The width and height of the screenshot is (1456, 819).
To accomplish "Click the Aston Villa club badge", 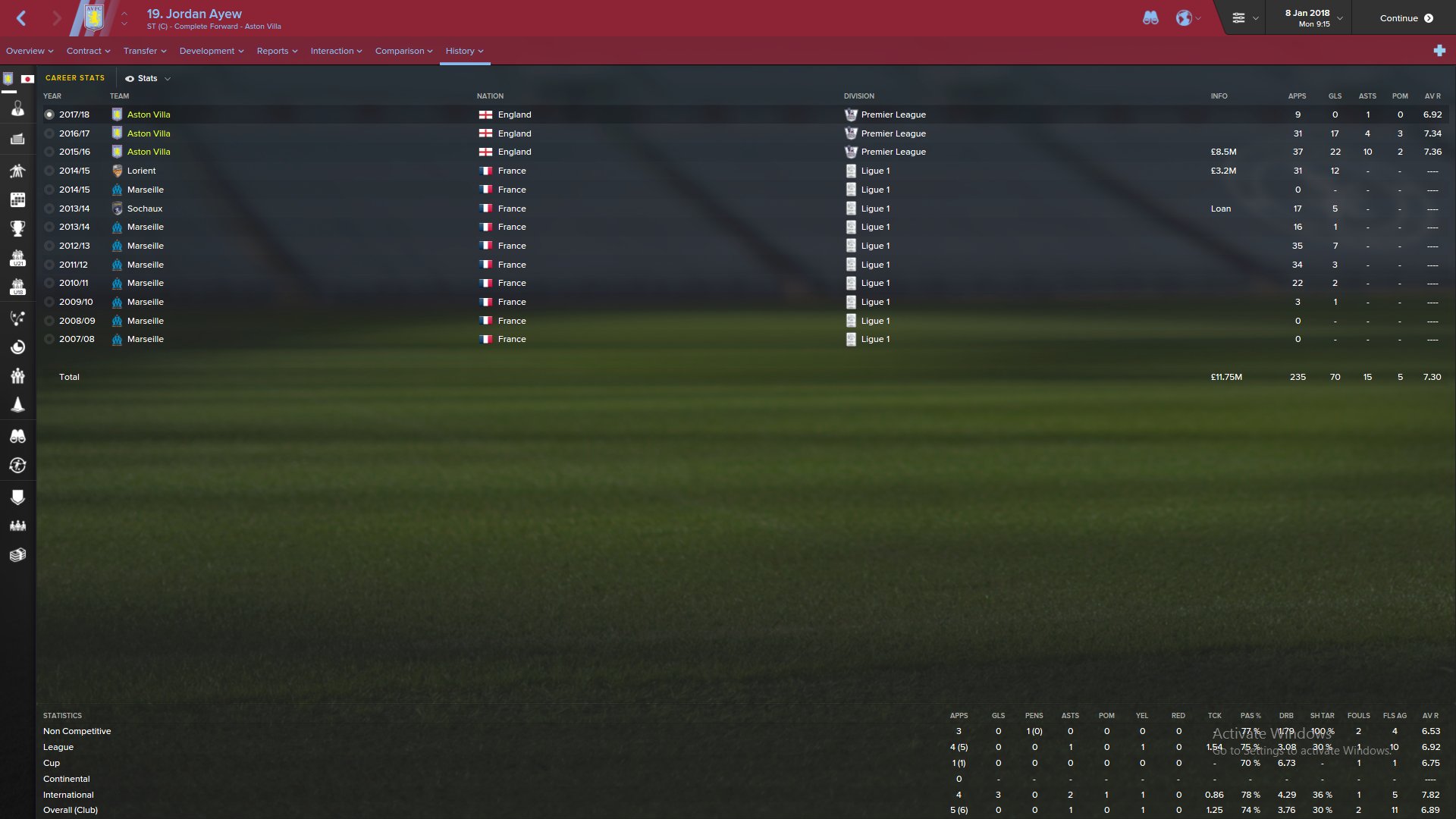I will [94, 18].
